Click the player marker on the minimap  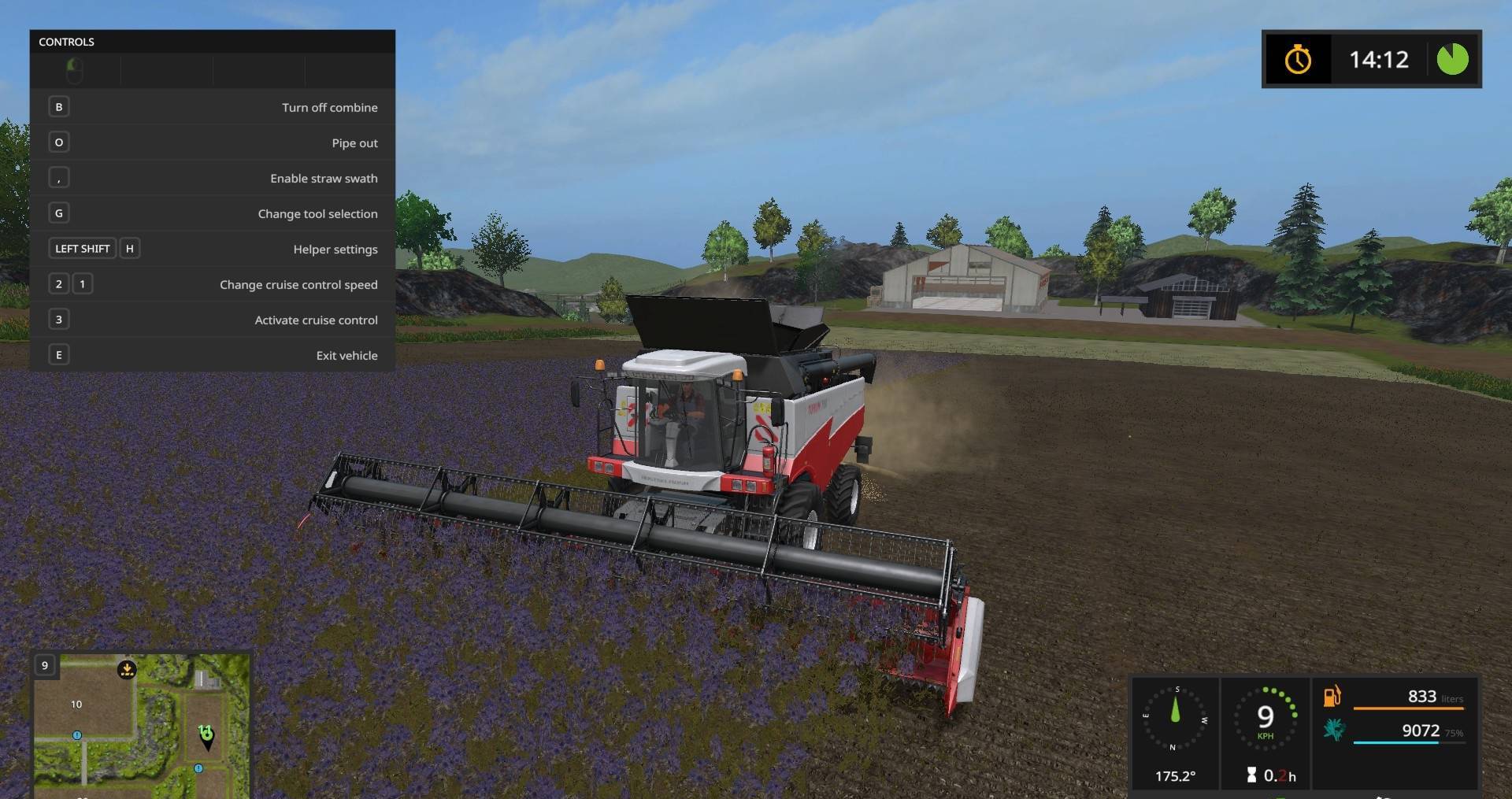click(206, 738)
